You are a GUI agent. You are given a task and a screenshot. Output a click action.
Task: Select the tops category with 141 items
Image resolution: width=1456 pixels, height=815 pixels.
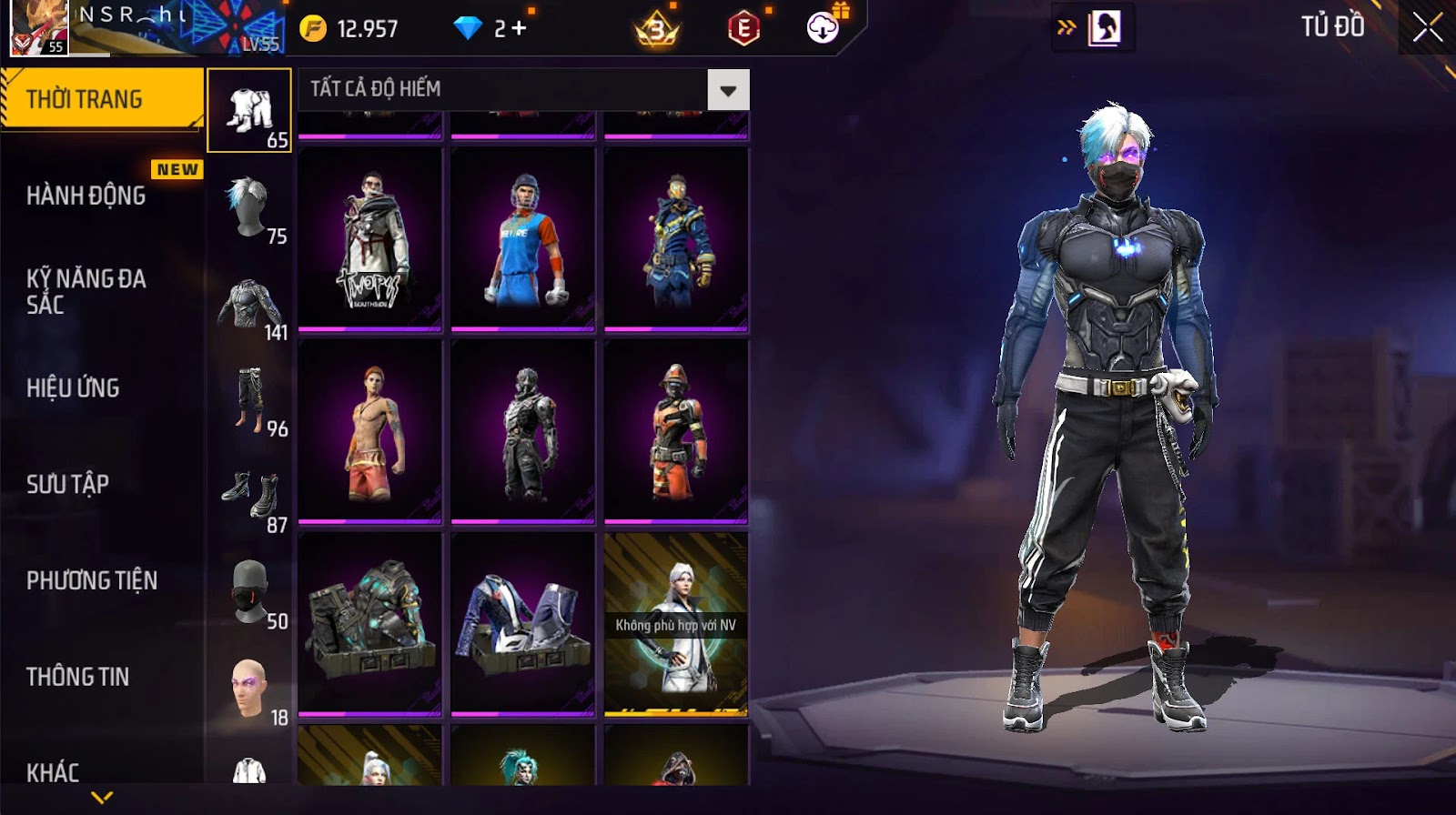coord(249,307)
